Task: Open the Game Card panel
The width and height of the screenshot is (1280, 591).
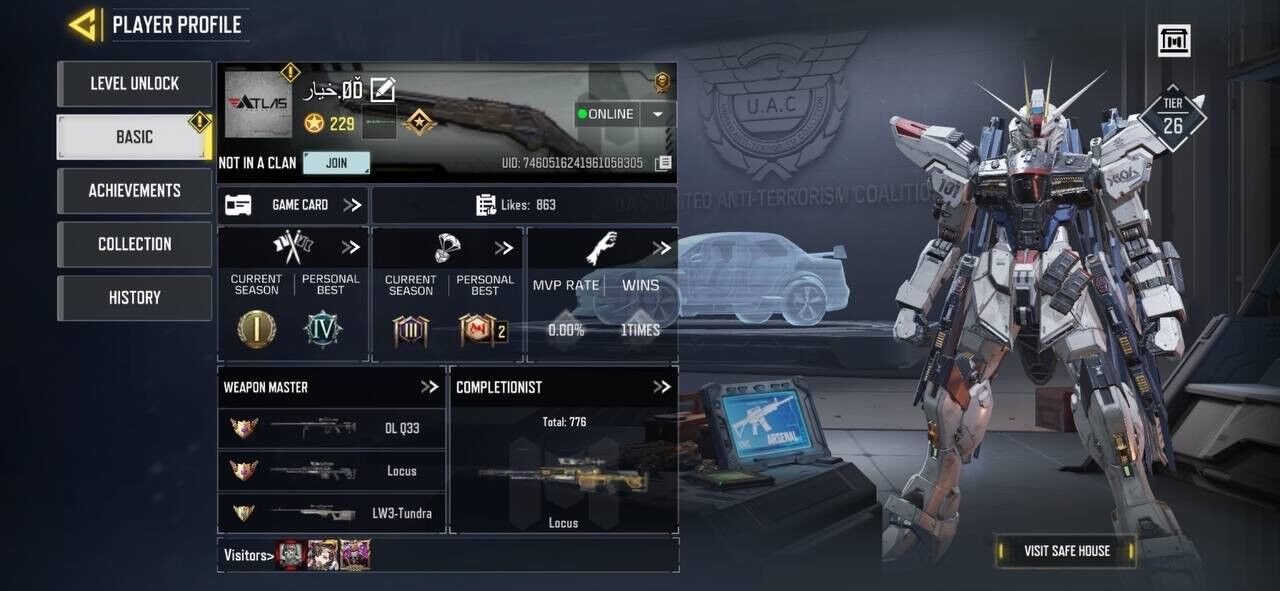Action: 292,205
